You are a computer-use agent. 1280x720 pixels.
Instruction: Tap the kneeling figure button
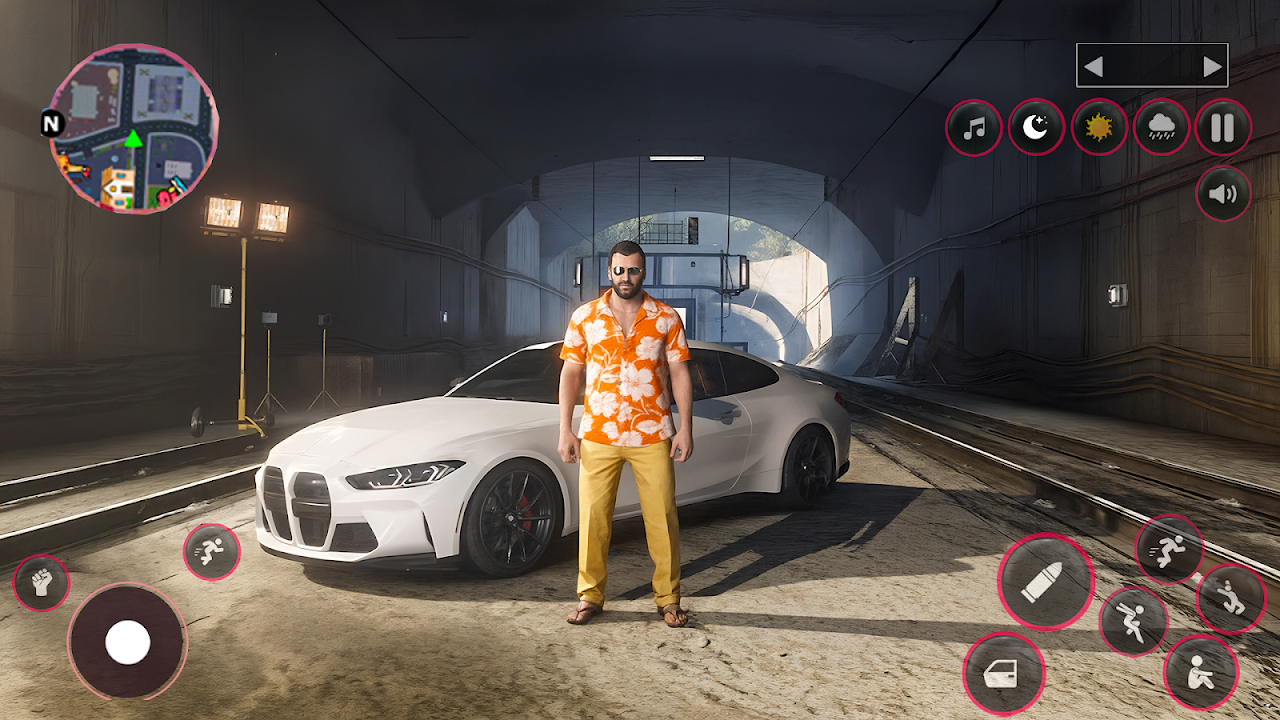(x=1231, y=598)
